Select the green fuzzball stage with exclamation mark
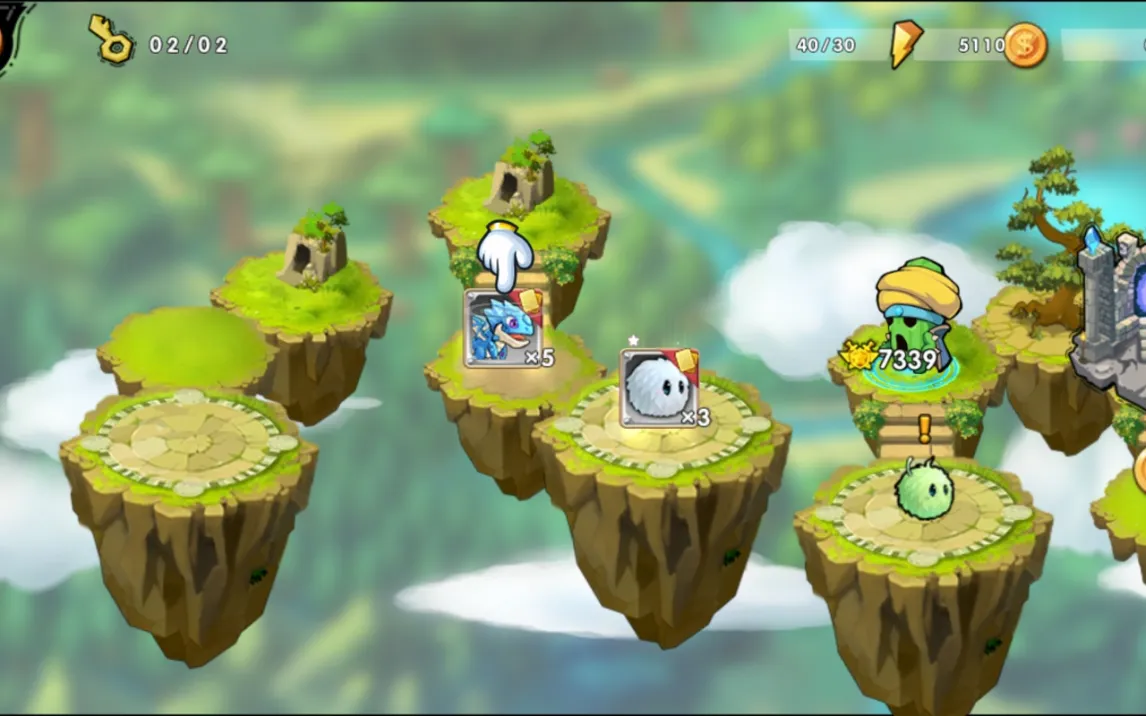This screenshot has height=716, width=1146. click(x=923, y=487)
